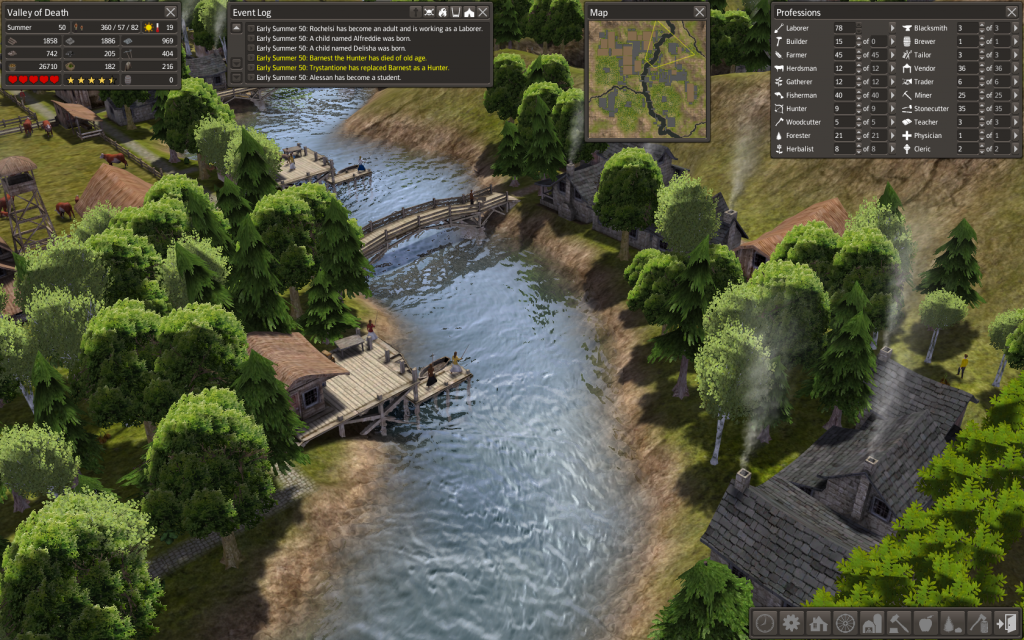
Task: Close the Event Log window
Action: point(483,12)
